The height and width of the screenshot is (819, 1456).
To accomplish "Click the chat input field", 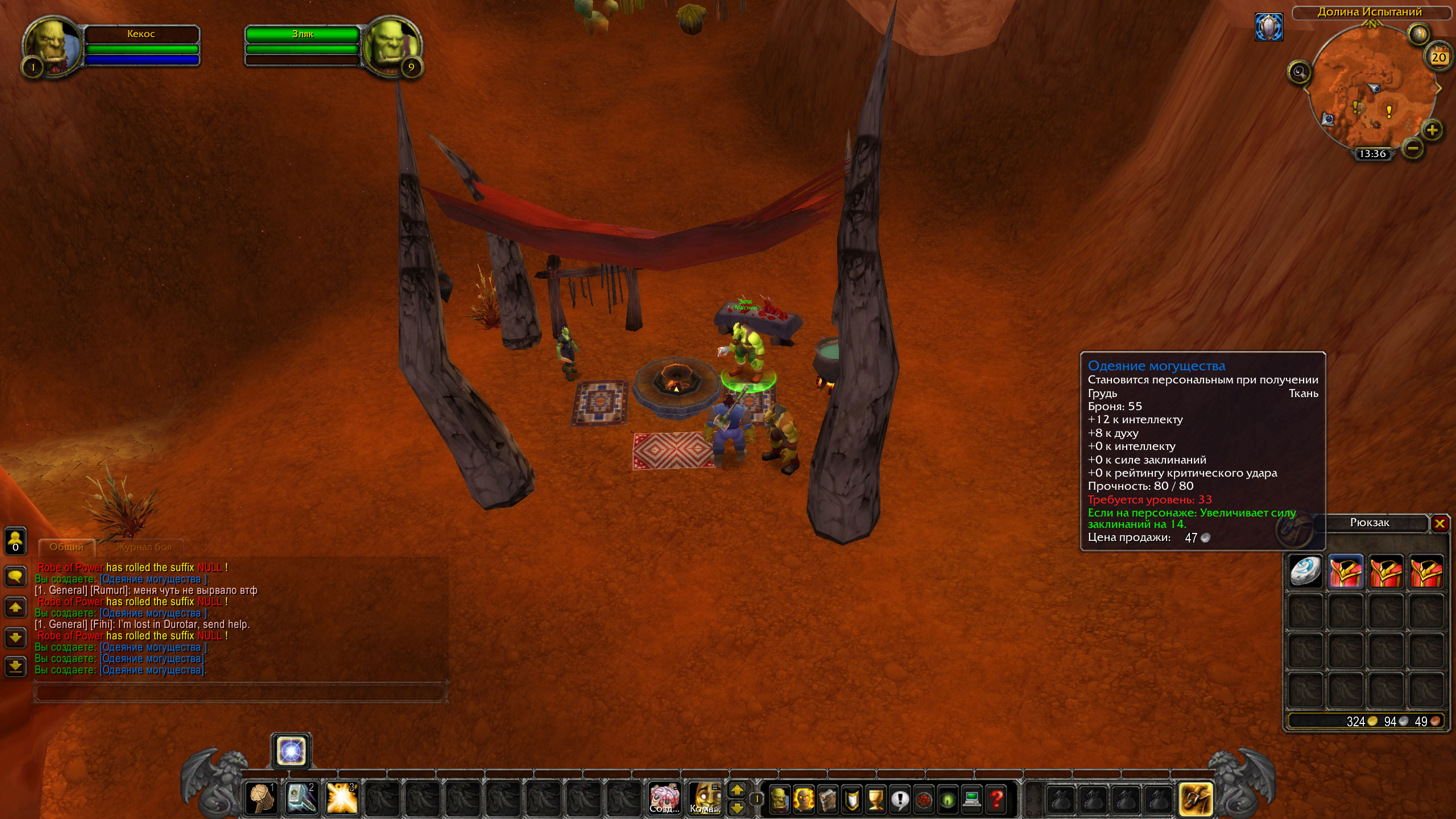I will 239,693.
